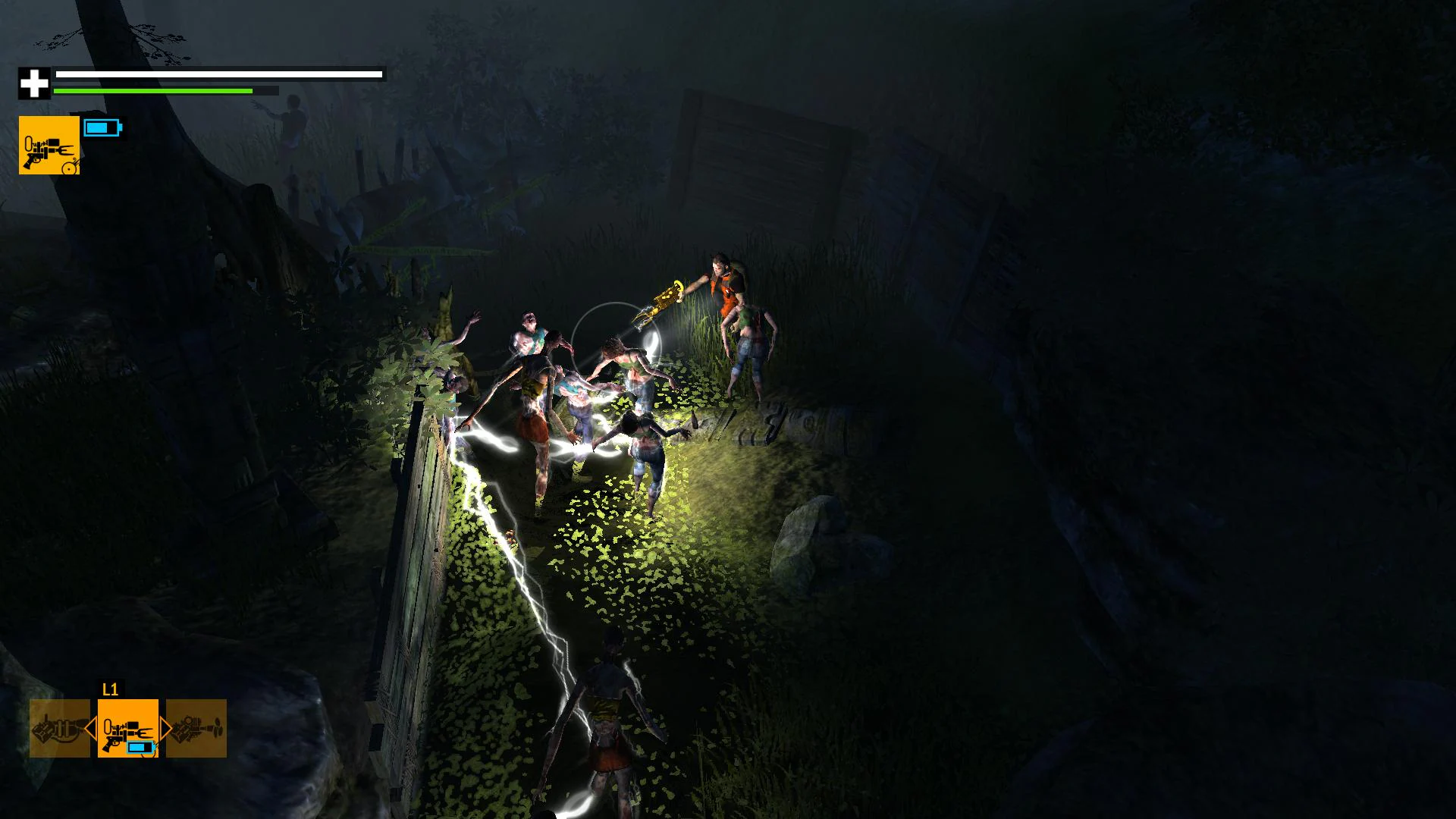Click the blue battery charge indicator beside the weapon
Image resolution: width=1456 pixels, height=819 pixels.
(105, 127)
